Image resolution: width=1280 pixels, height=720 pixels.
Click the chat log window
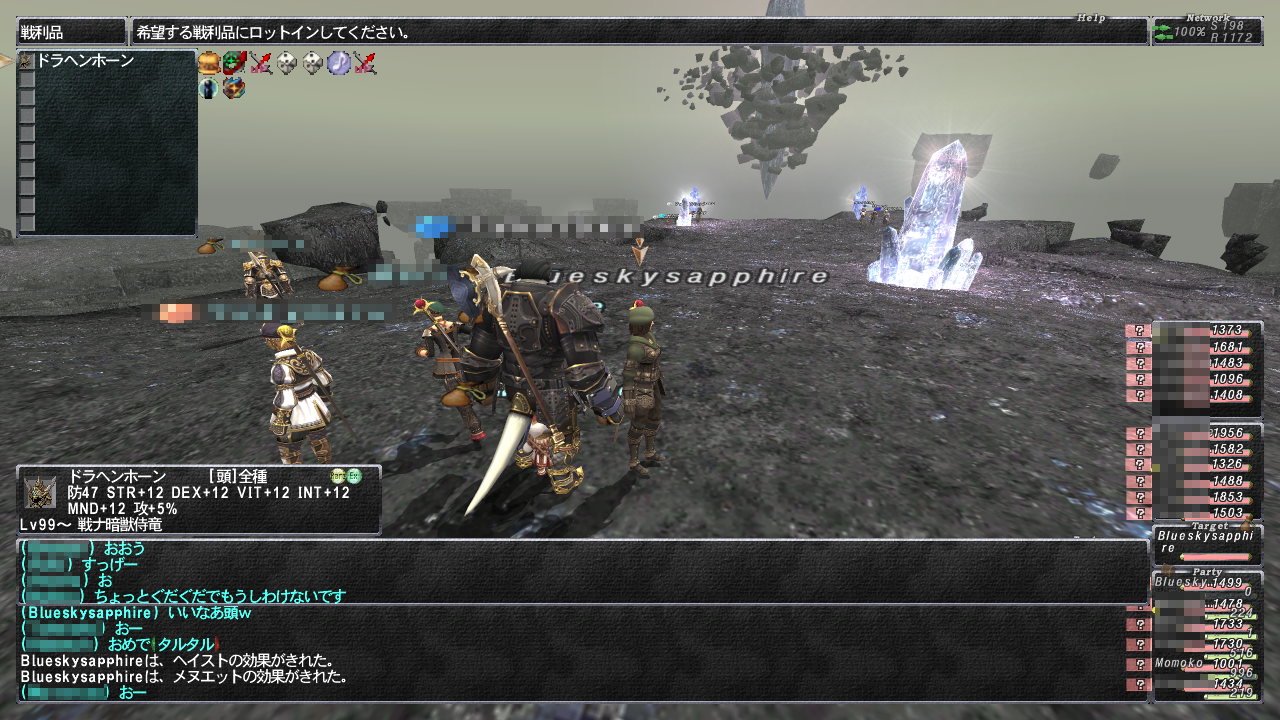580,620
